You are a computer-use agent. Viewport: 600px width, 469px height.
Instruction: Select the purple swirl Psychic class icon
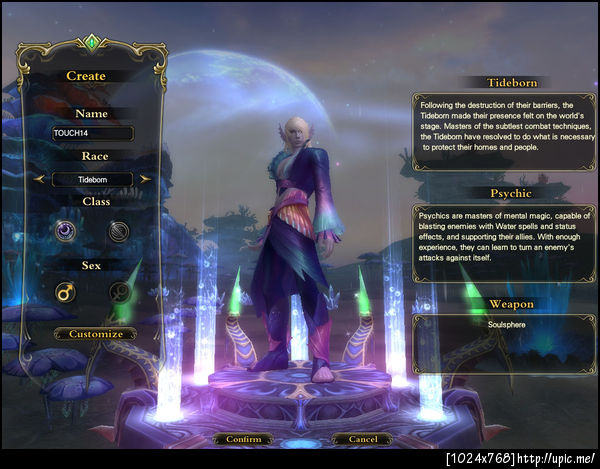pyautogui.click(x=65, y=231)
